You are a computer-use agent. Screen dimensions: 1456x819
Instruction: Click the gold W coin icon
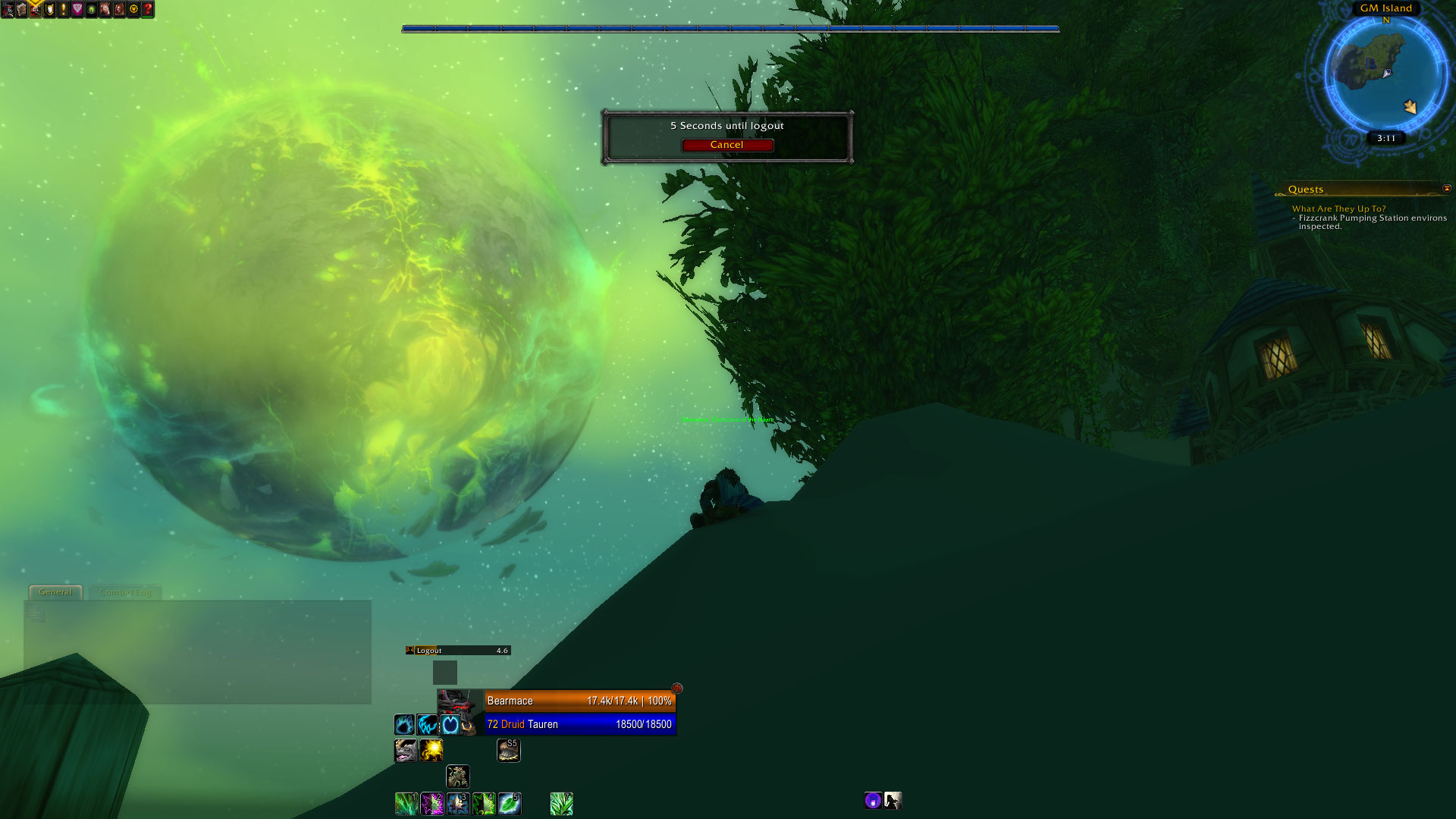click(x=133, y=10)
